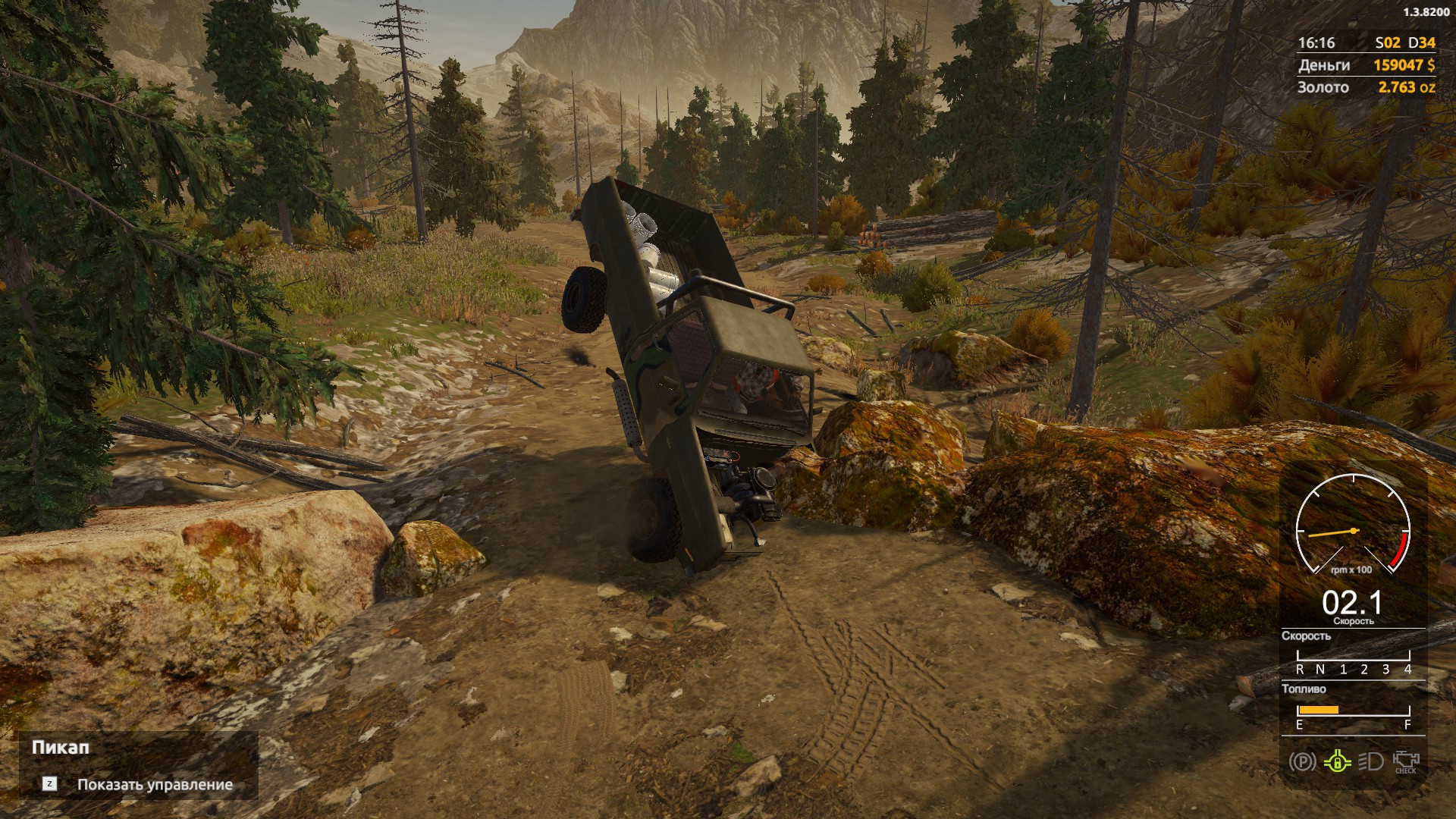Screen dimensions: 1456x819
Task: Select gear 4 on the gearbox strip
Action: click(1408, 669)
